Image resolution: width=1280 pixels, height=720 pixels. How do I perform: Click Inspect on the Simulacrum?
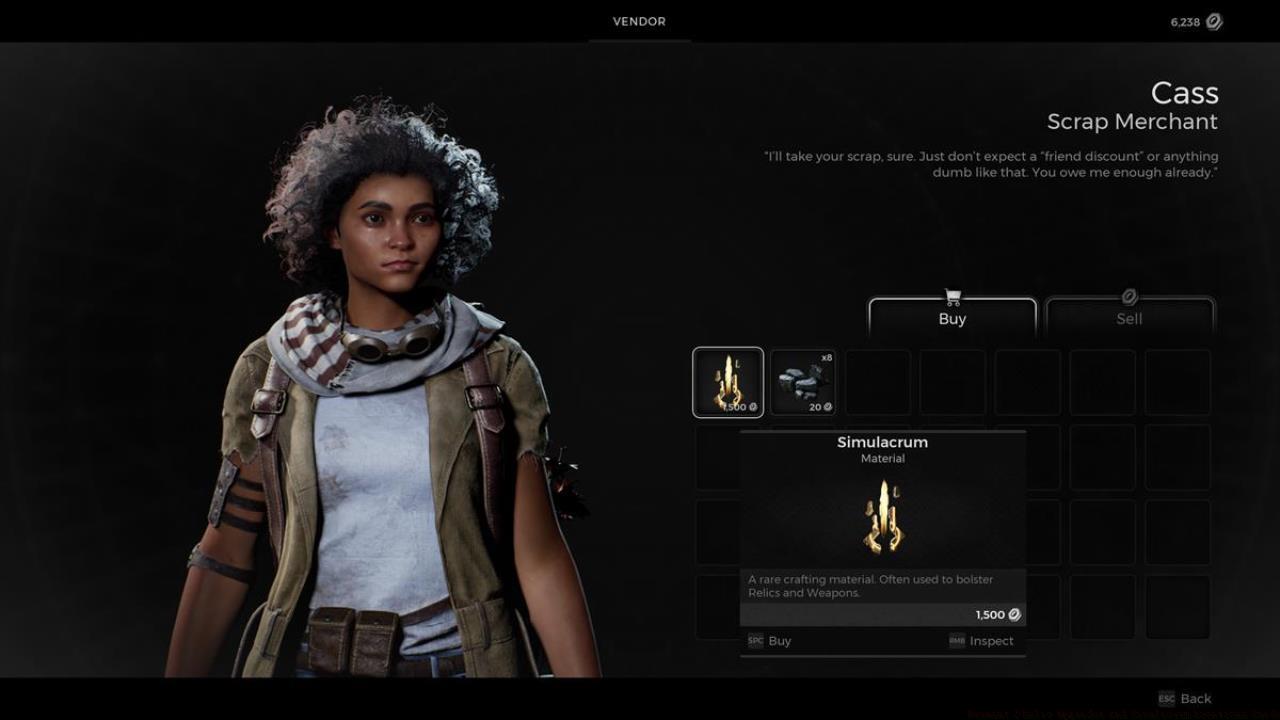coord(991,641)
